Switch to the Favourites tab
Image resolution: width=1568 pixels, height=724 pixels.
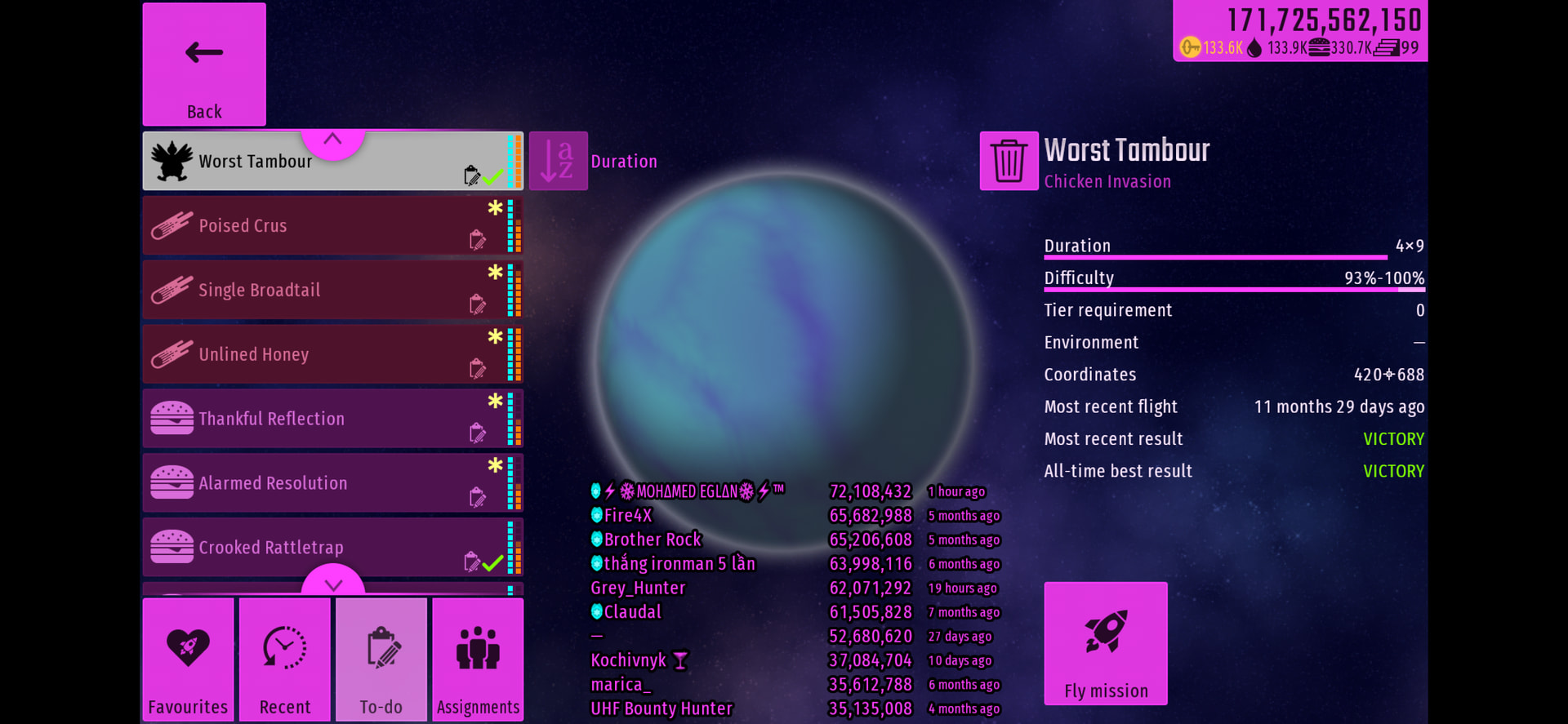(x=188, y=660)
